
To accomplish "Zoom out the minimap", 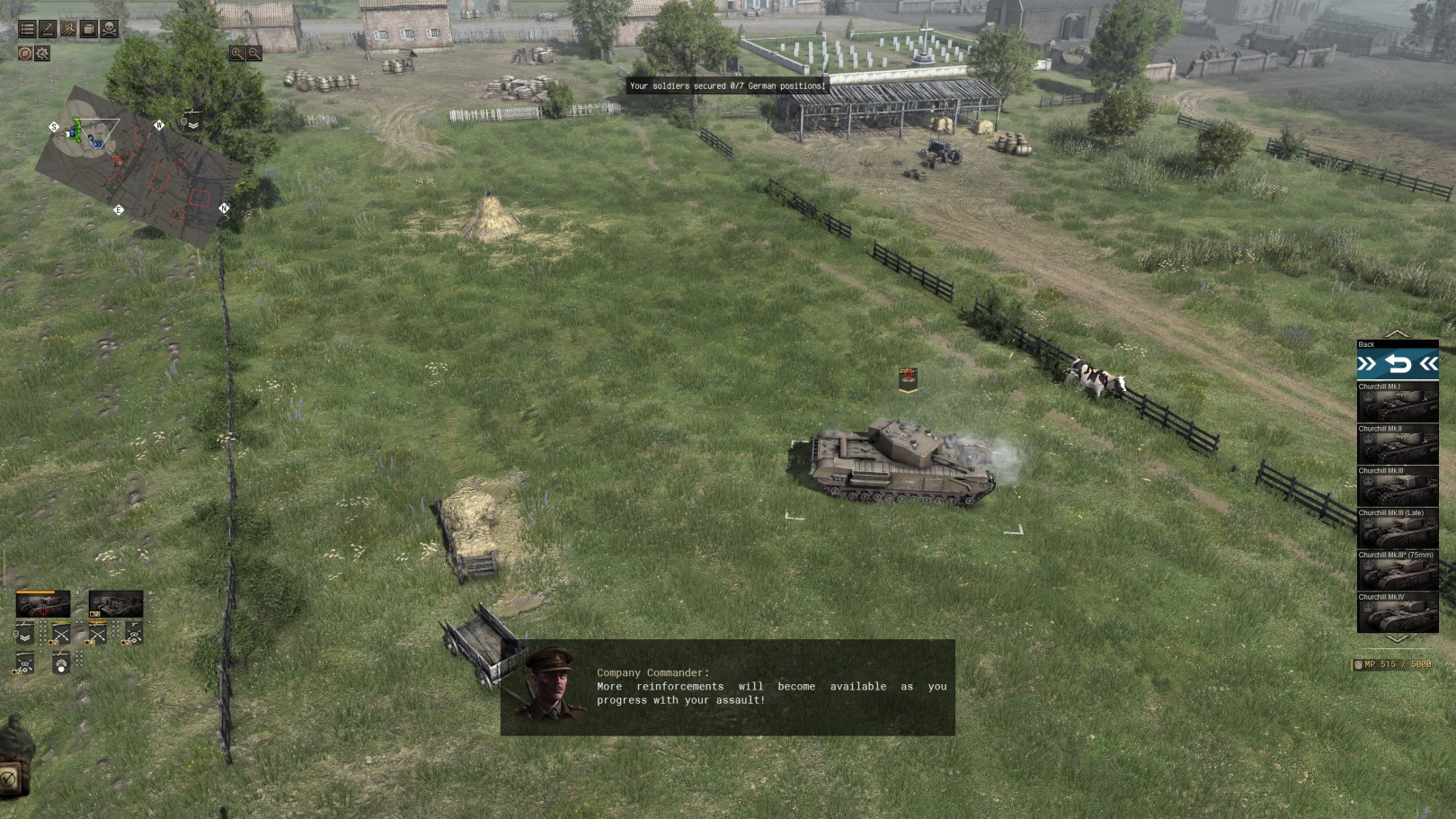I will 254,53.
